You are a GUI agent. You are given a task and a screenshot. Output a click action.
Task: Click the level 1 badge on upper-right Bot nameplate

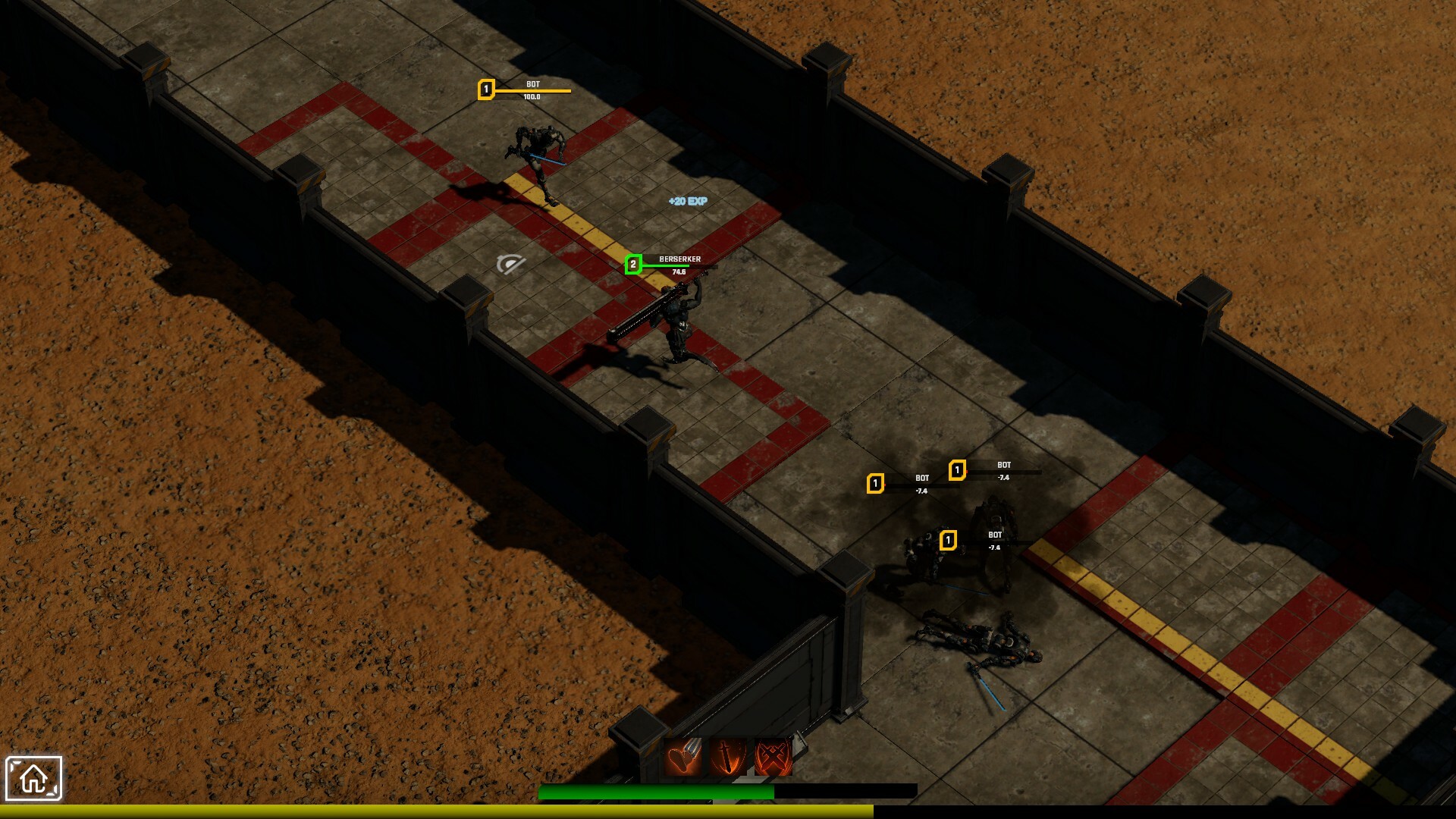(959, 469)
